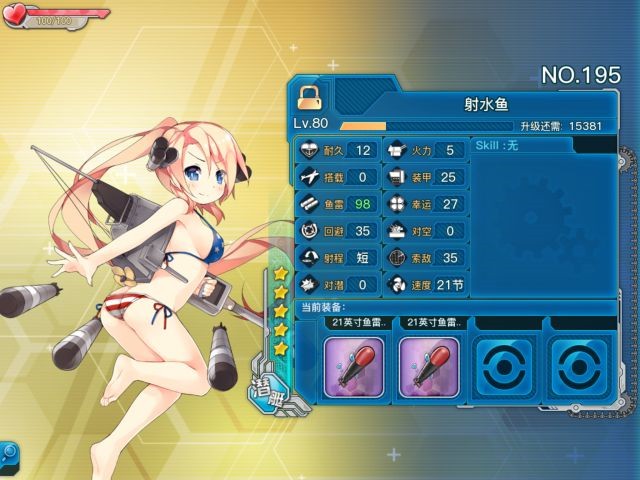Tap the blue magnifier button
The image size is (640, 480).
(x=8, y=453)
